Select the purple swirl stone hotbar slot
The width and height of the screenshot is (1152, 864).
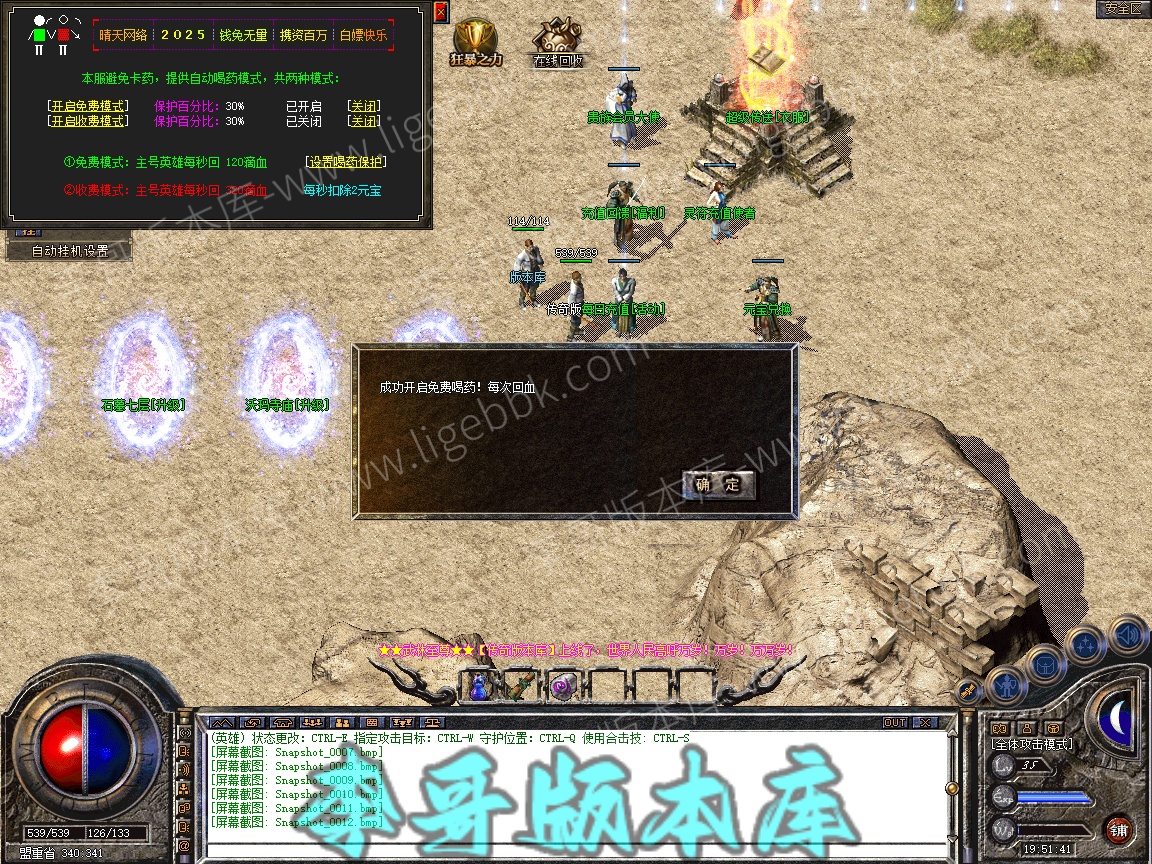point(562,686)
